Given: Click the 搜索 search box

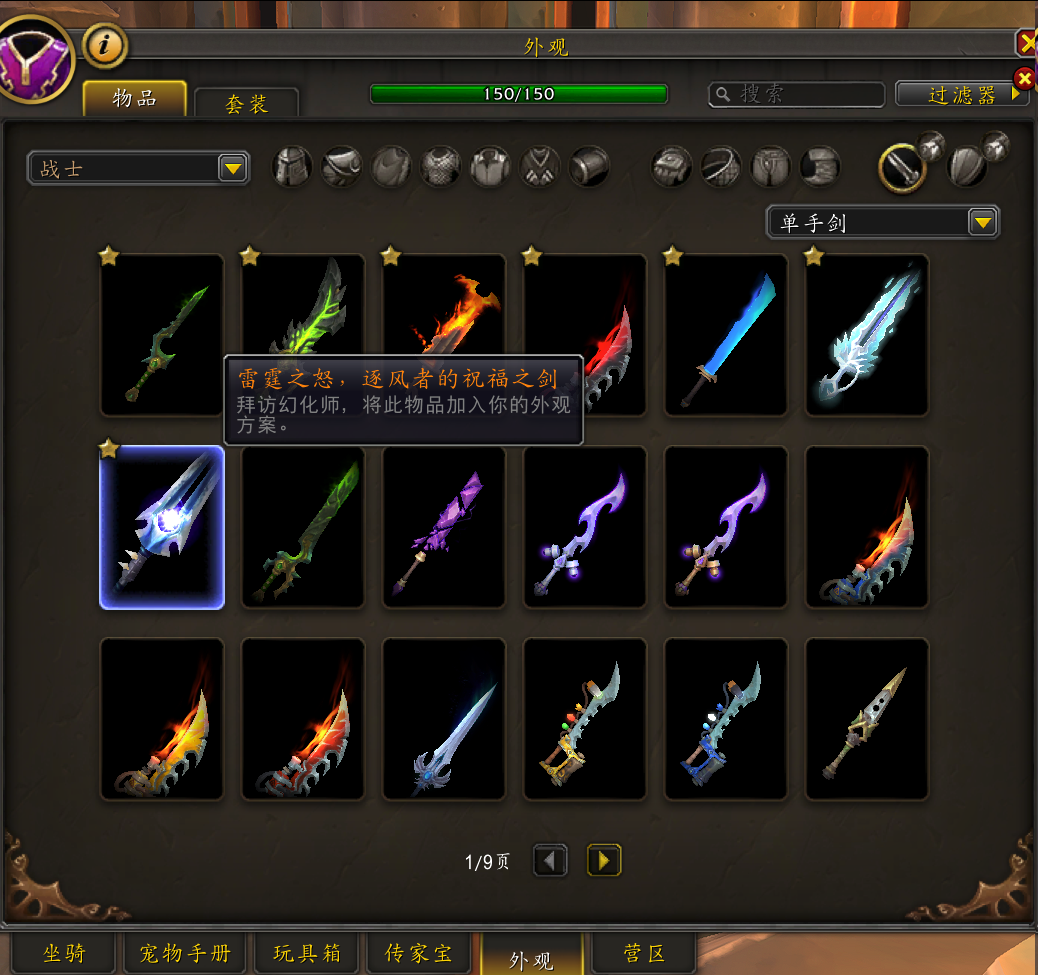Looking at the screenshot, I should tap(797, 94).
